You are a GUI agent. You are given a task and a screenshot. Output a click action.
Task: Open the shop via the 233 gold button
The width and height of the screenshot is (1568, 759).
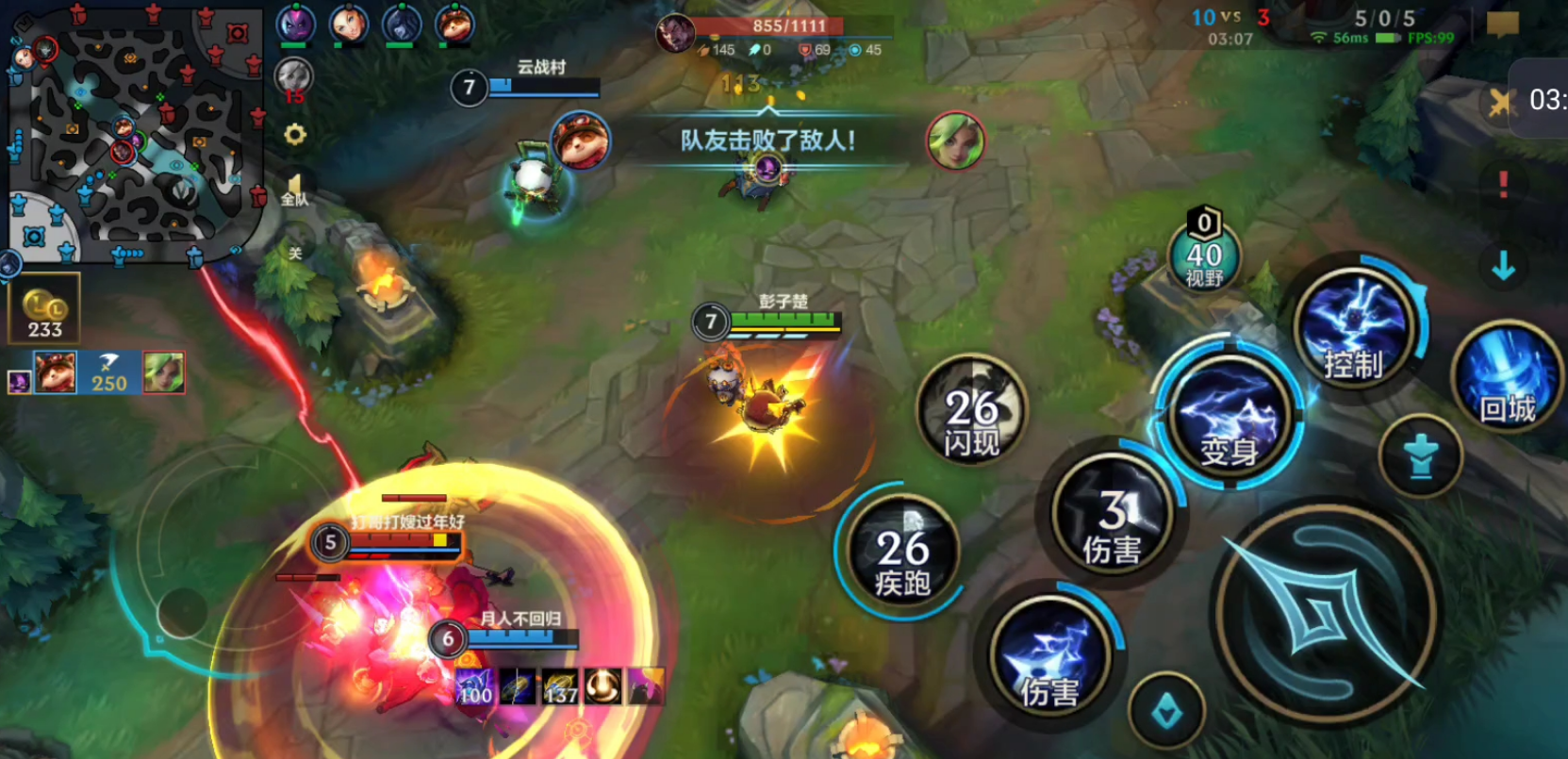[44, 308]
